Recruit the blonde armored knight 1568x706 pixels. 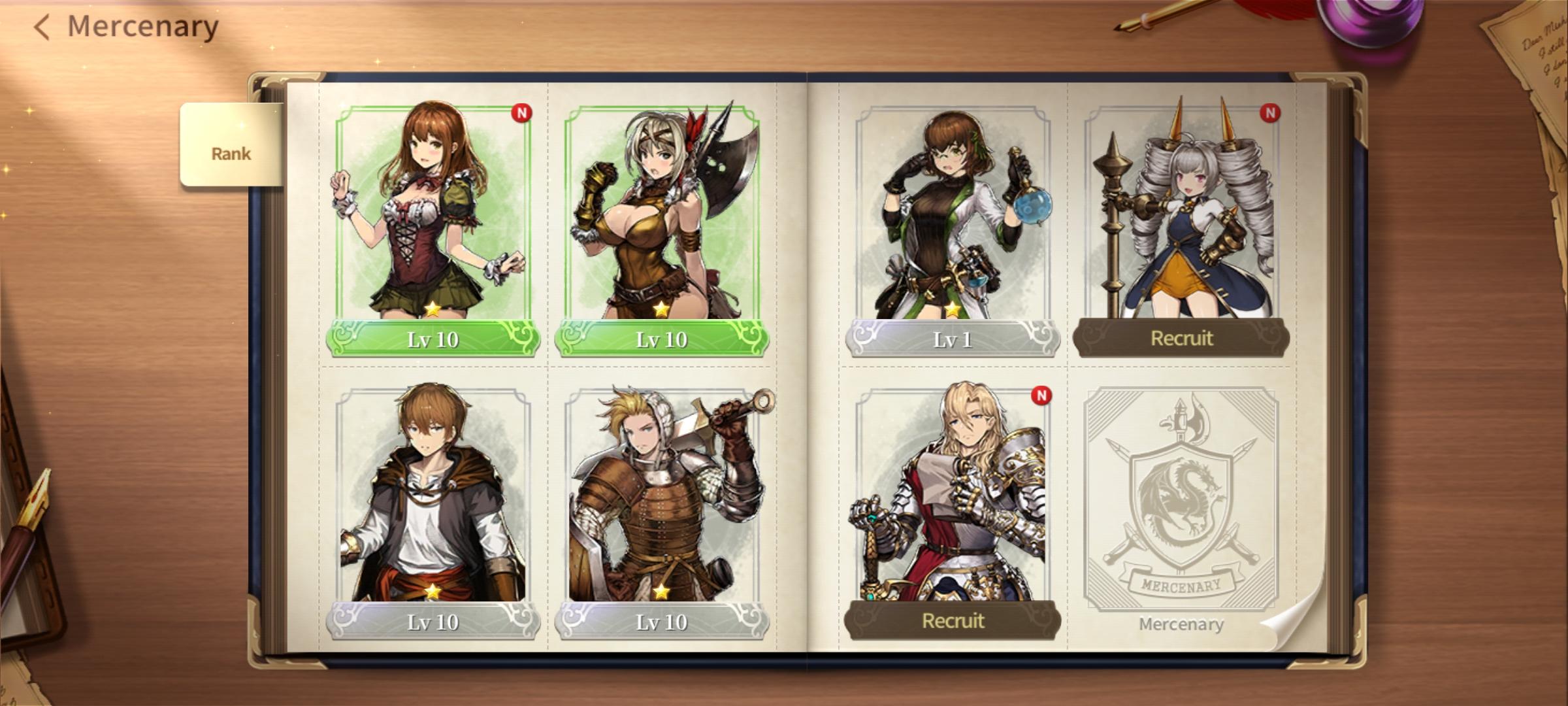[x=952, y=620]
